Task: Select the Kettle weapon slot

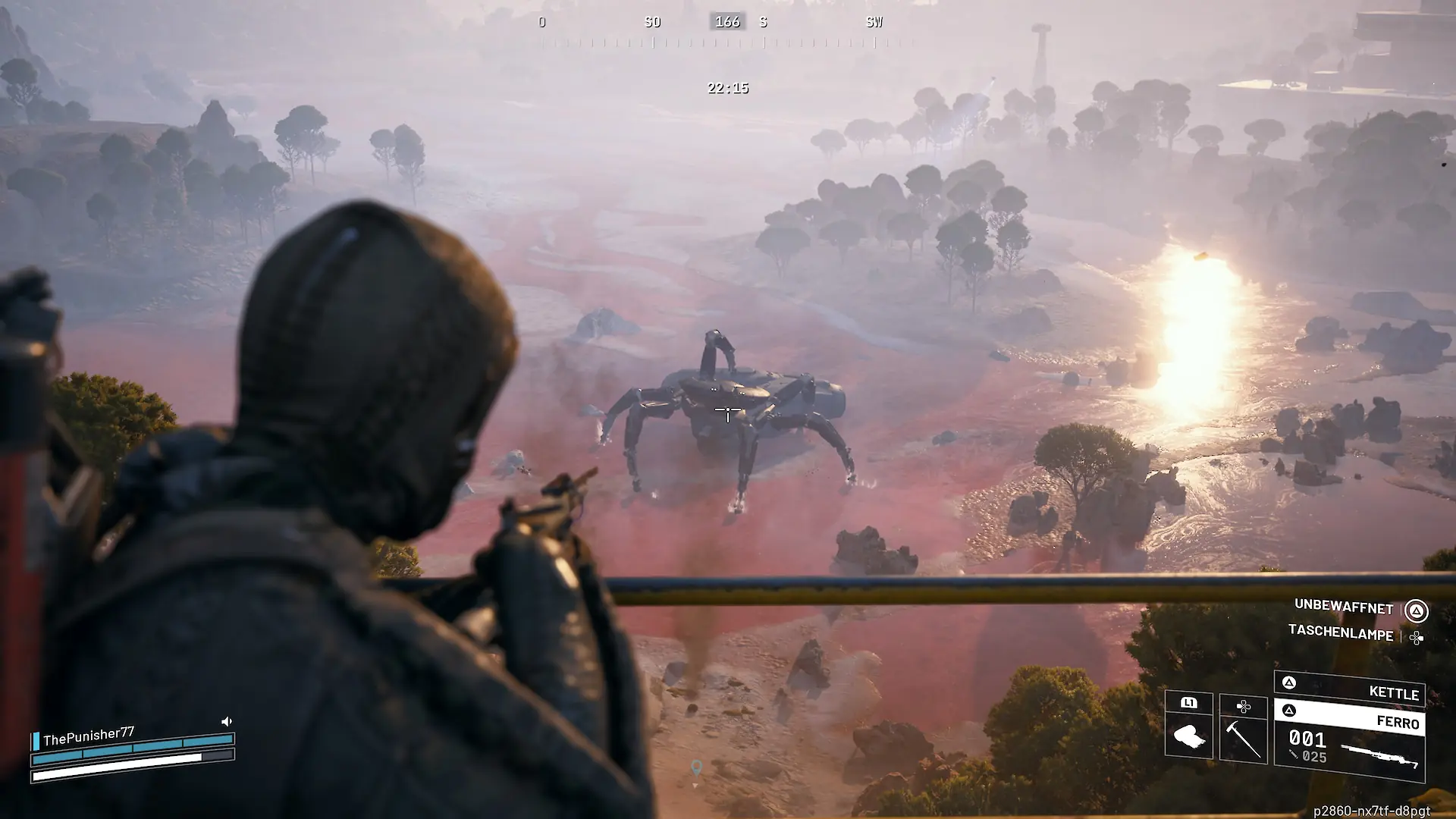Action: 1350,689
